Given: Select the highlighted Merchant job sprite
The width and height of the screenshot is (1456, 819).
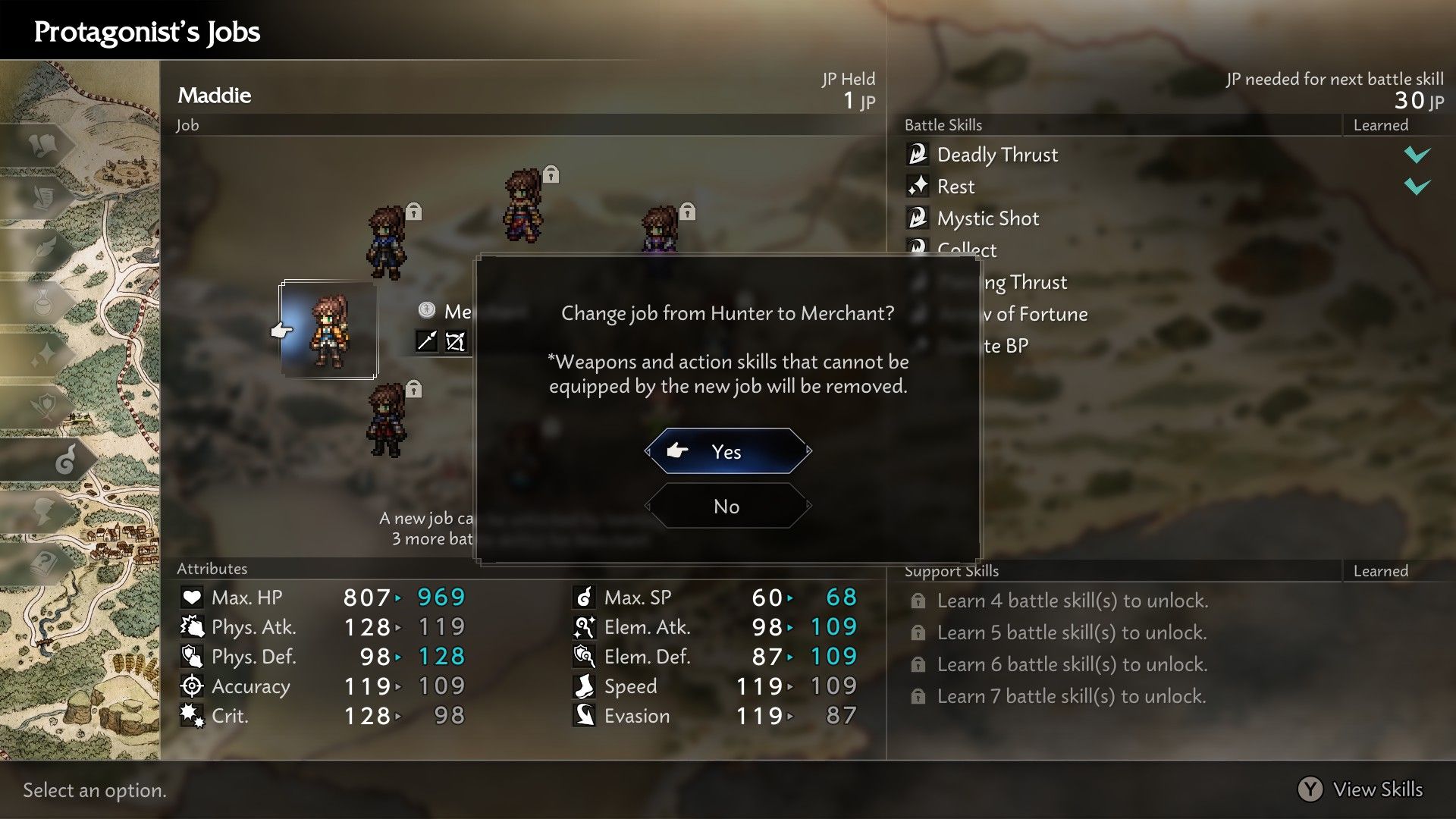Looking at the screenshot, I should tap(329, 331).
